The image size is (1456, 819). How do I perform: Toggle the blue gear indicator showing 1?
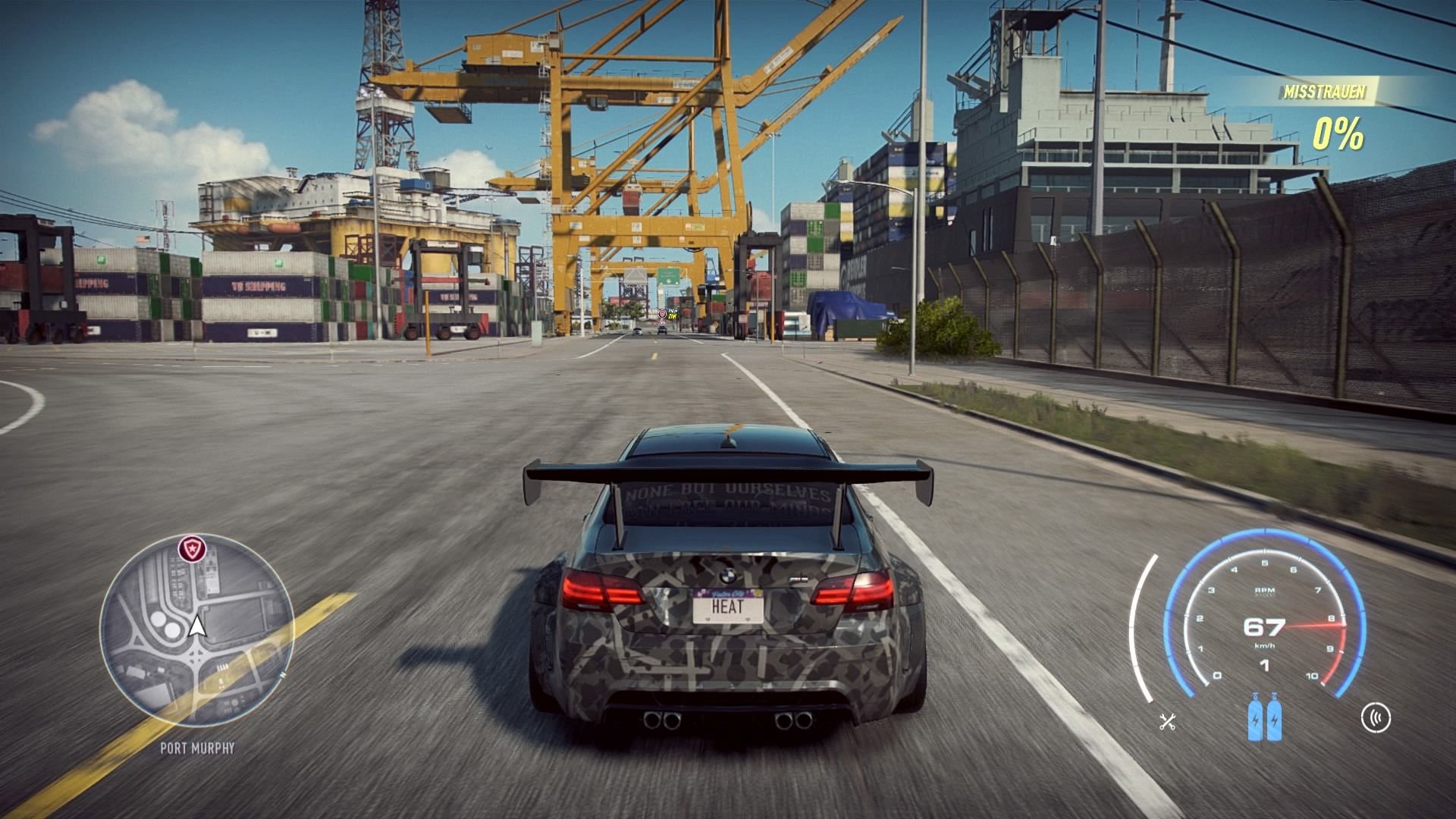coord(1266,666)
